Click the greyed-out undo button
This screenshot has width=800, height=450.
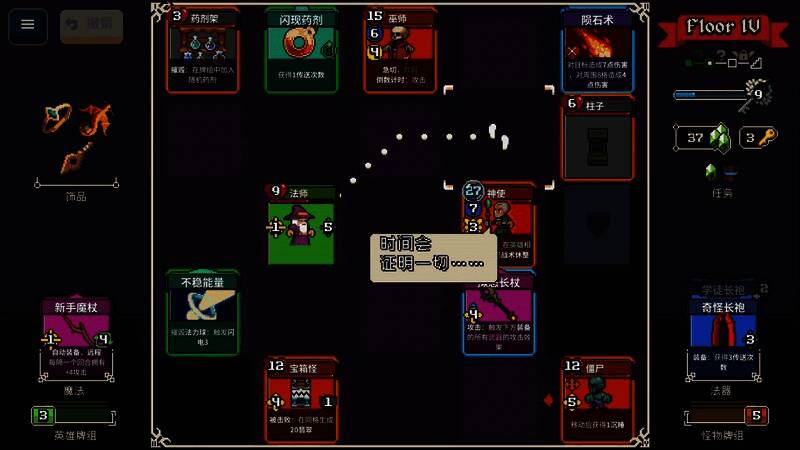tap(91, 26)
